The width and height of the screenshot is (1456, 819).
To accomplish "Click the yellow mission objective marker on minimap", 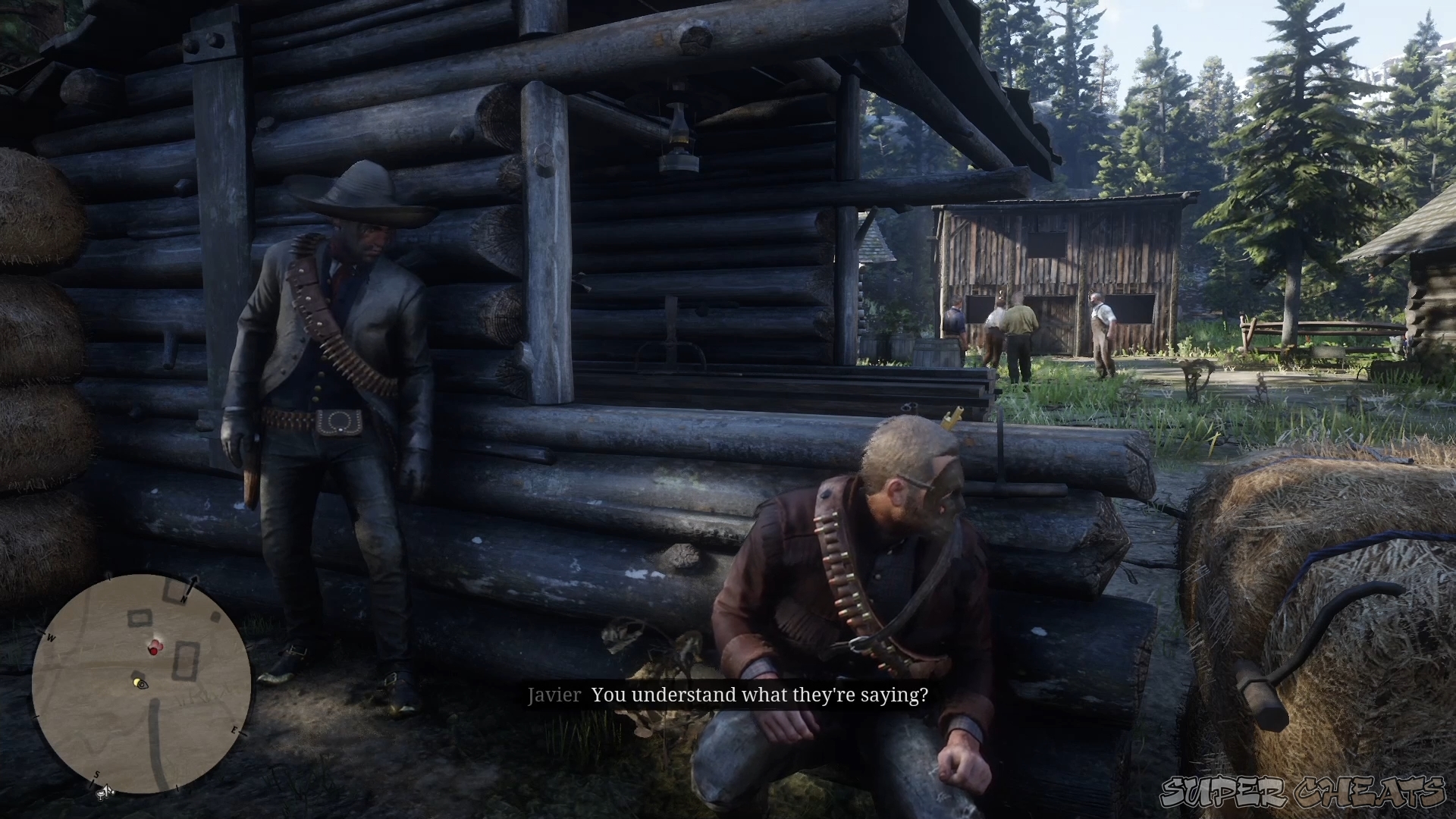I will (x=136, y=681).
